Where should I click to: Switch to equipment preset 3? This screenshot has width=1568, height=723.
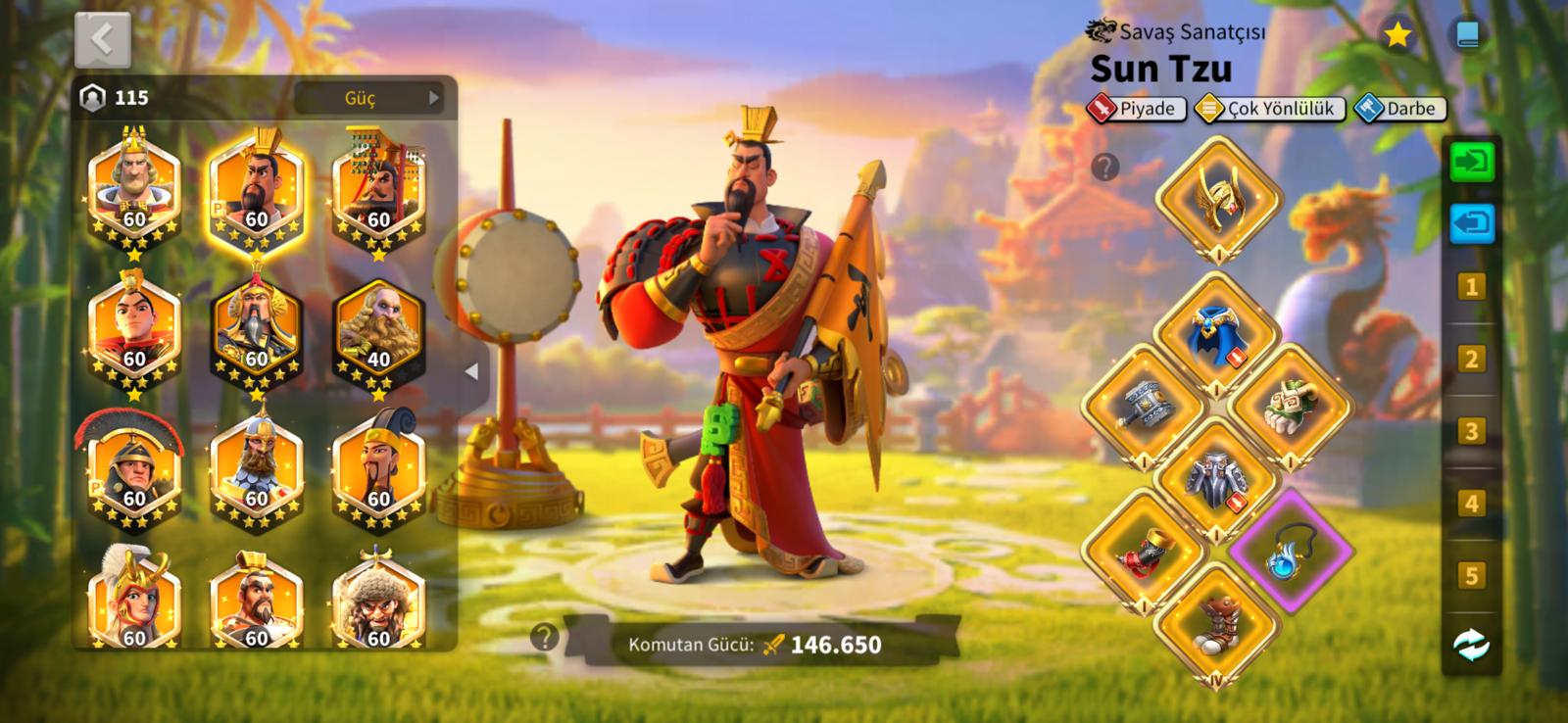(x=1471, y=431)
